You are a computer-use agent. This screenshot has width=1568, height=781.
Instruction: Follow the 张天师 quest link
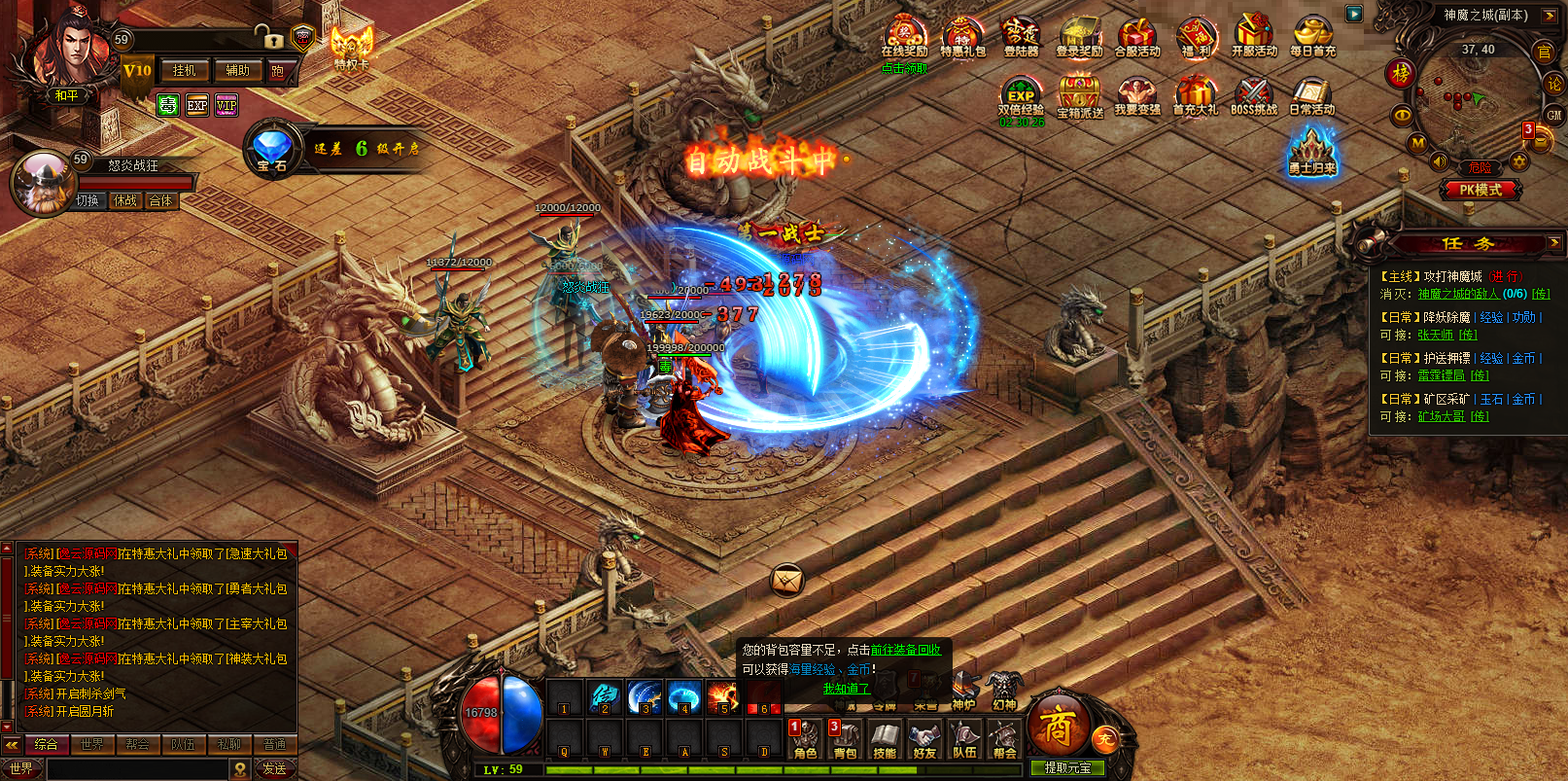click(x=1435, y=335)
